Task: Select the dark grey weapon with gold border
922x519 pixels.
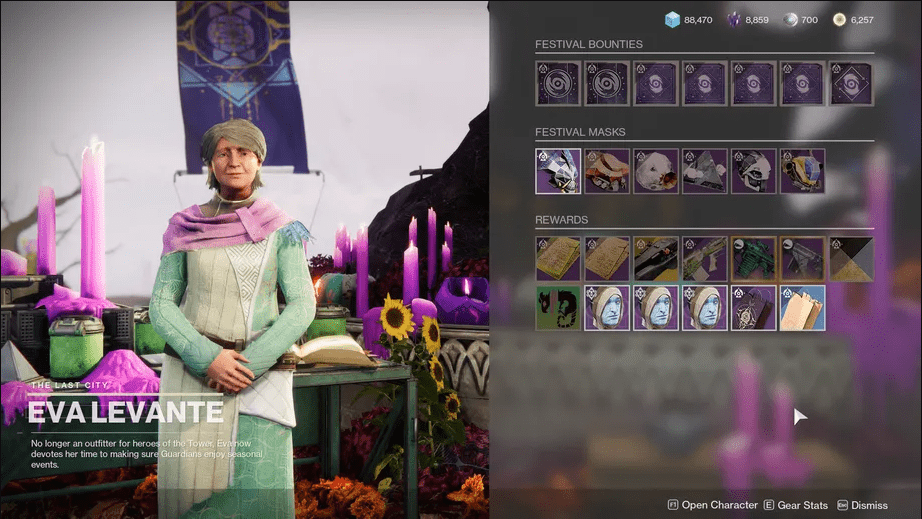Action: click(802, 259)
